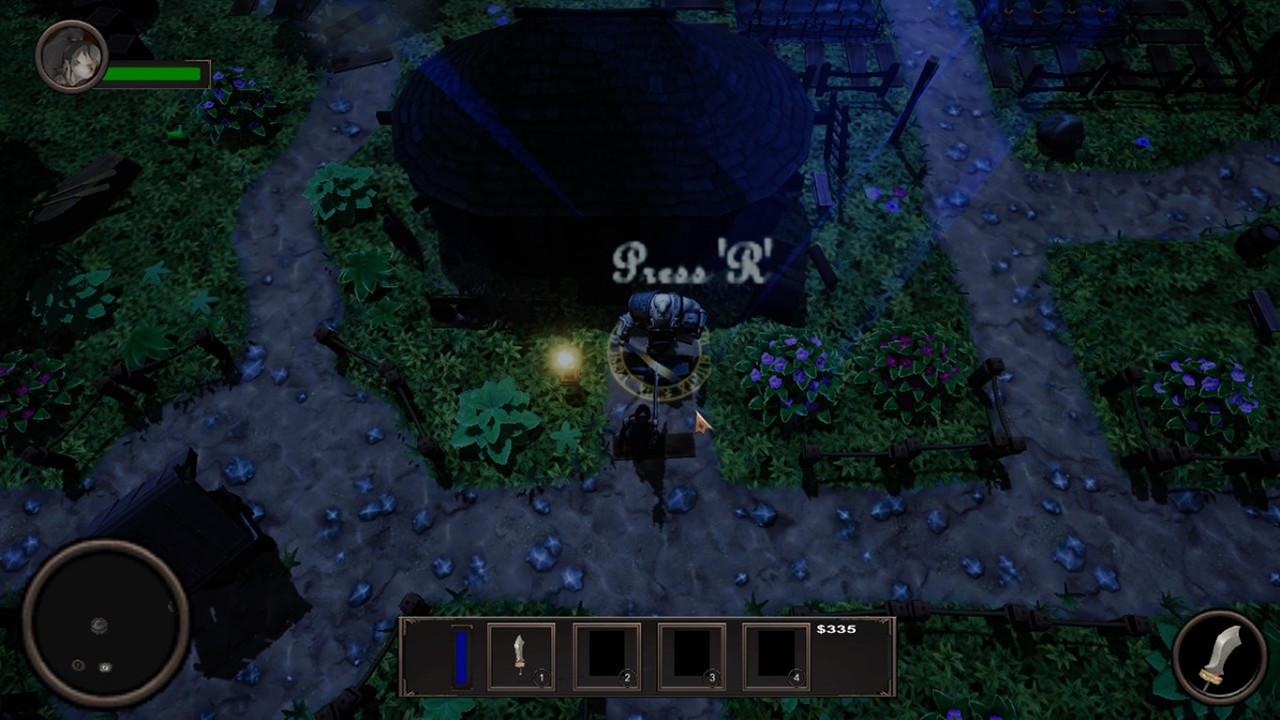Click the red enemy dot on the minimap
Image resolution: width=1280 pixels, height=720 pixels.
[x=78, y=666]
